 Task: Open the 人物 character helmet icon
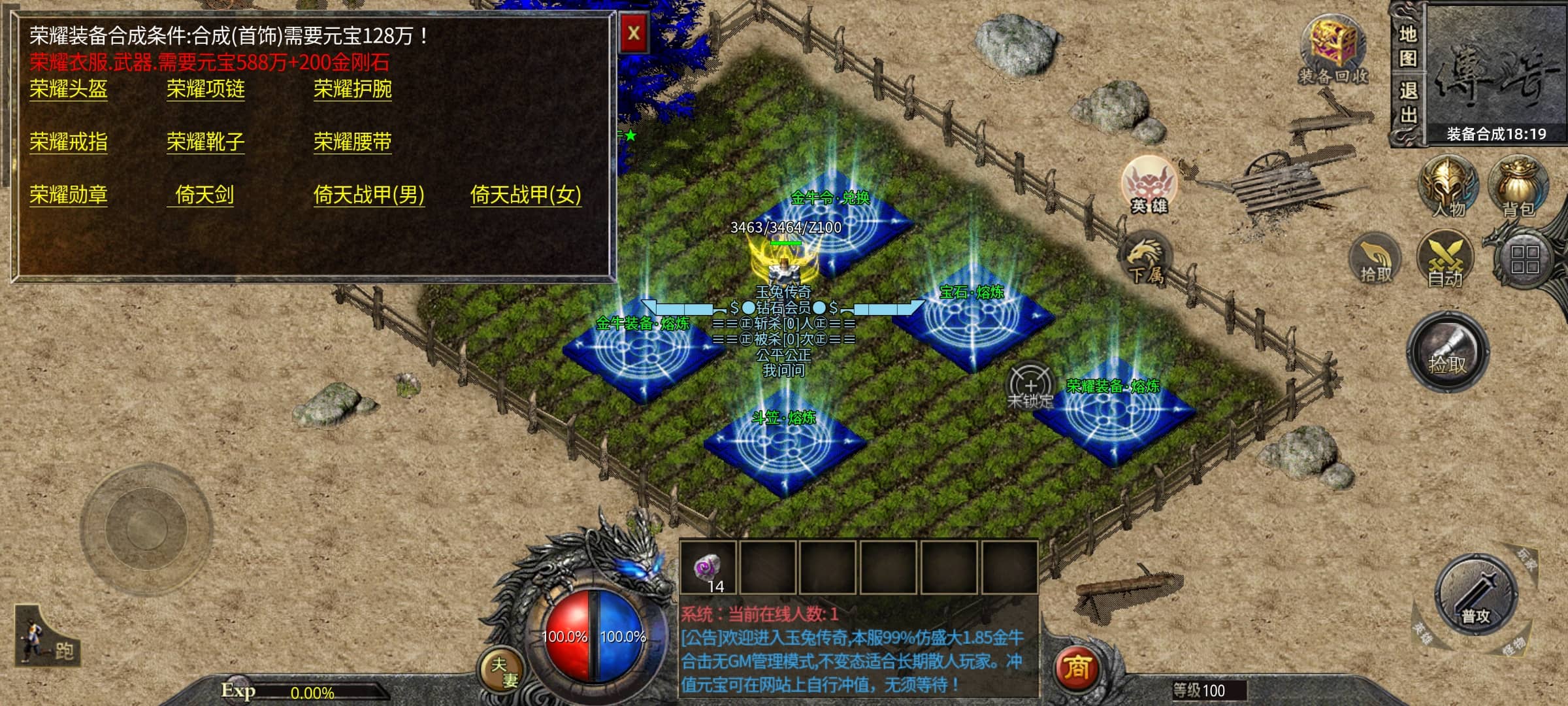(1447, 186)
